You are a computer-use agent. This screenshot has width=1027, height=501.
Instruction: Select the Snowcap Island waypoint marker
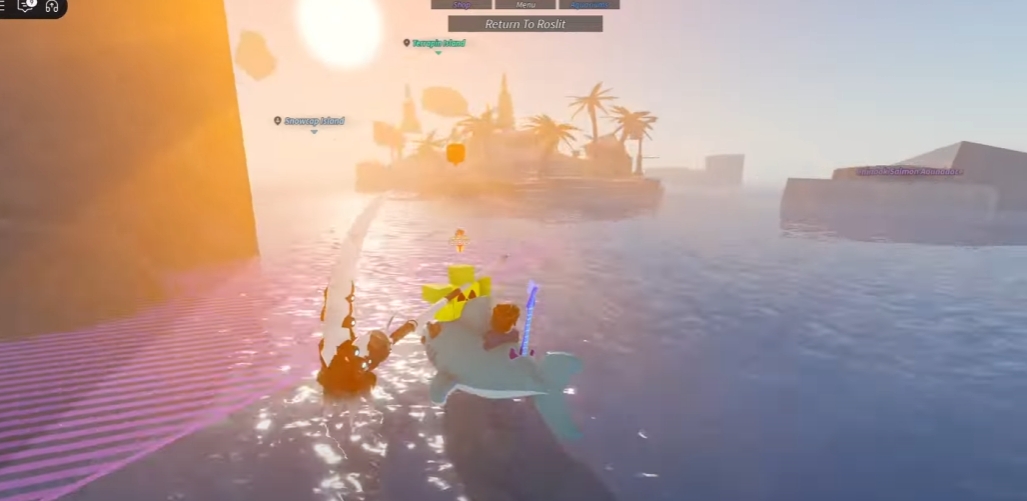click(277, 121)
